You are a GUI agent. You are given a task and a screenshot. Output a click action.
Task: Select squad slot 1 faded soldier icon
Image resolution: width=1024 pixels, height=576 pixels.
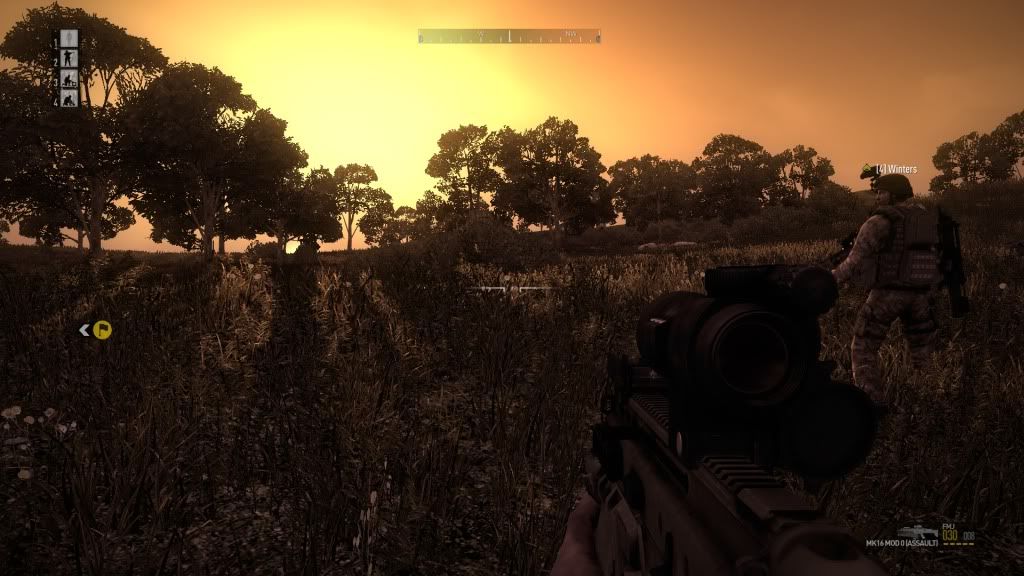[69, 39]
